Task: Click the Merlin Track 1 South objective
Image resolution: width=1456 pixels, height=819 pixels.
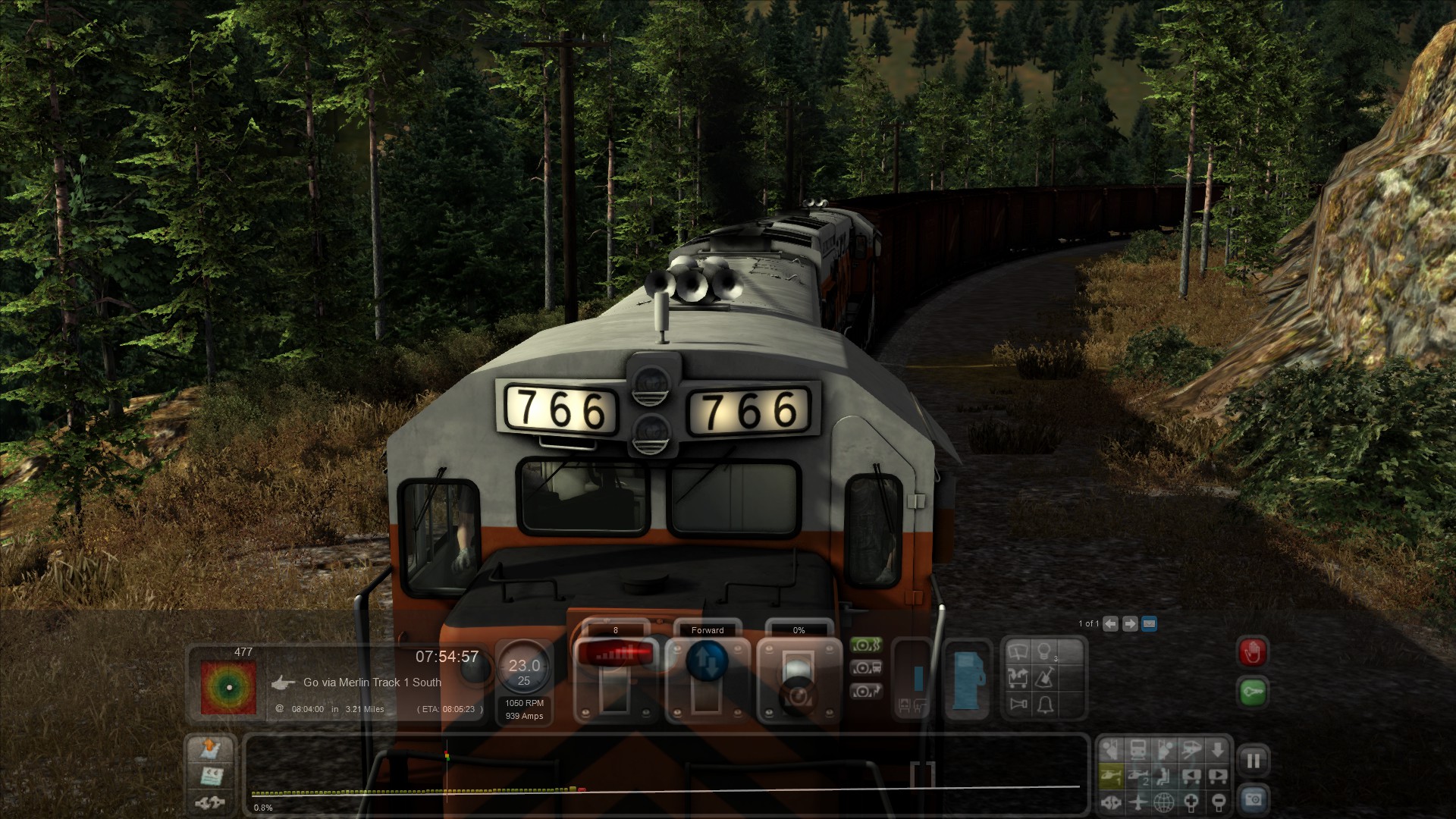Action: click(372, 682)
